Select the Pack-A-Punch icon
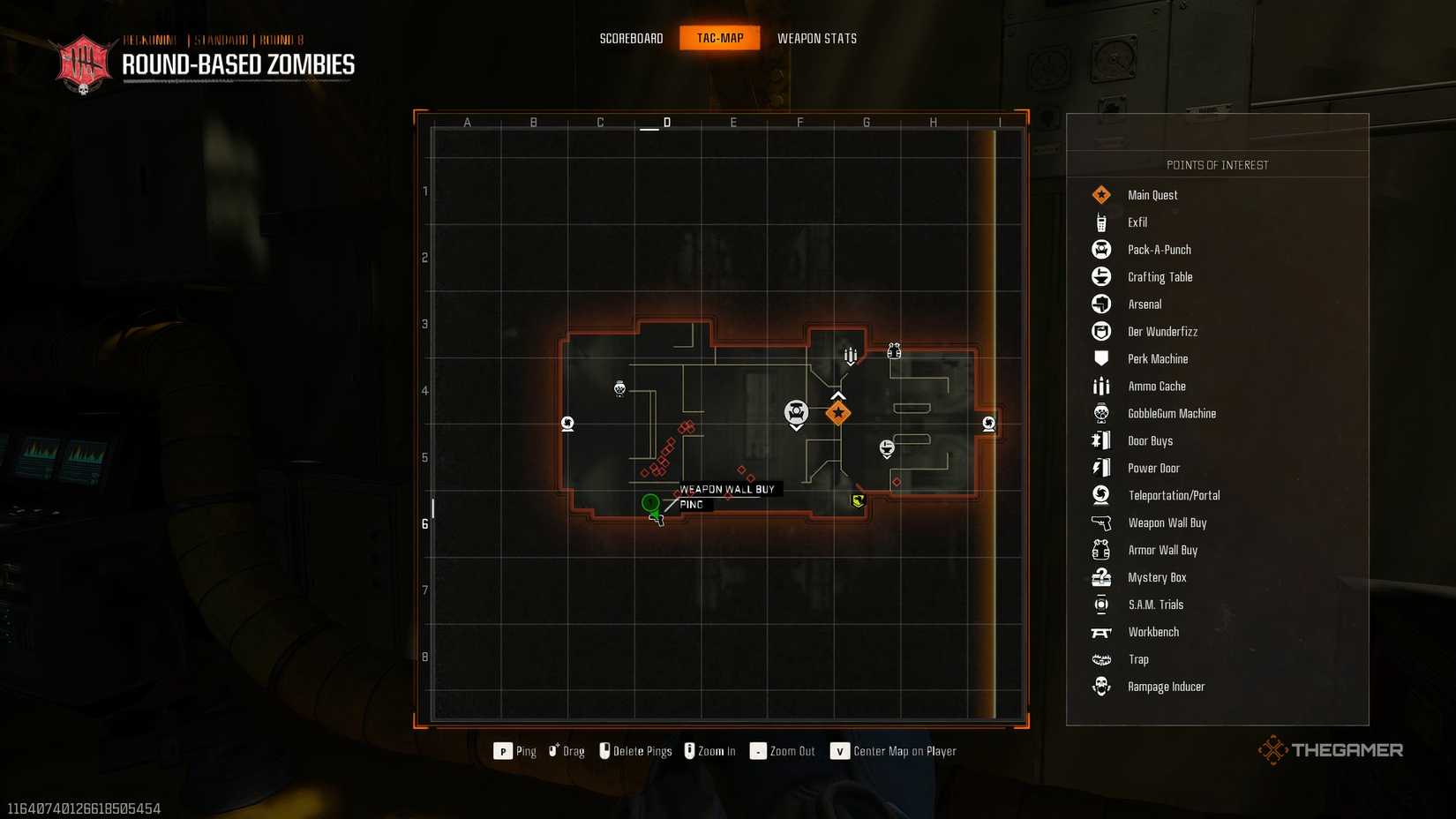 click(1101, 249)
